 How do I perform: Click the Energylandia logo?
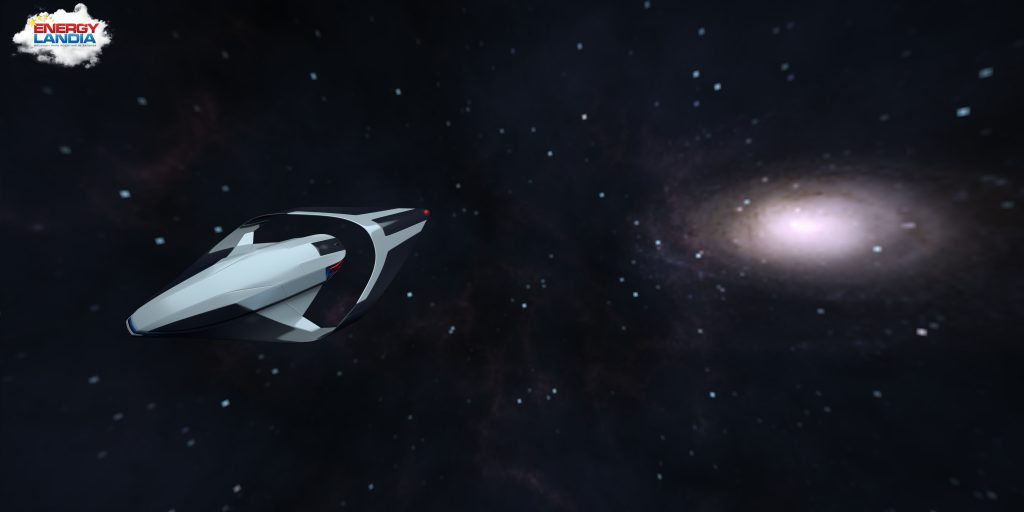click(x=61, y=36)
